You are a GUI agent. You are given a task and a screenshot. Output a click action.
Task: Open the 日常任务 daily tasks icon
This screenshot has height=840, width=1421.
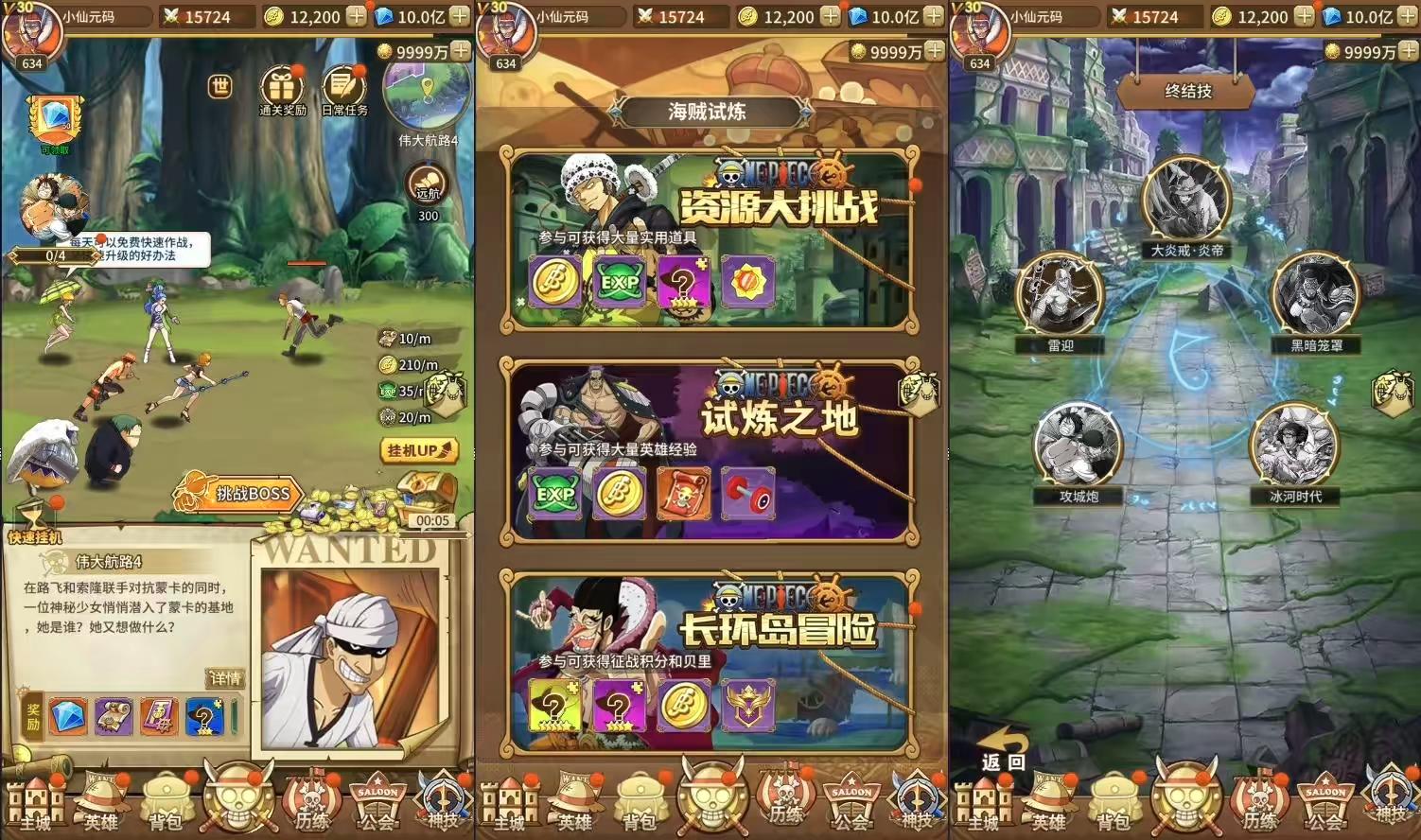pos(343,88)
